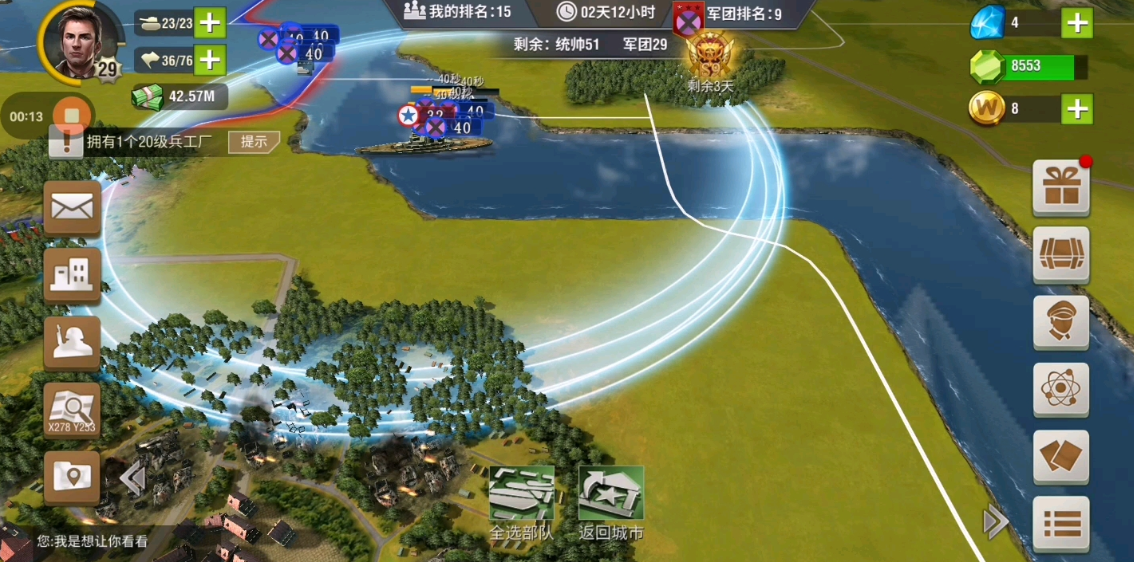This screenshot has height=562, width=1134.
Task: Add more planes with the plus button
Action: click(x=209, y=60)
